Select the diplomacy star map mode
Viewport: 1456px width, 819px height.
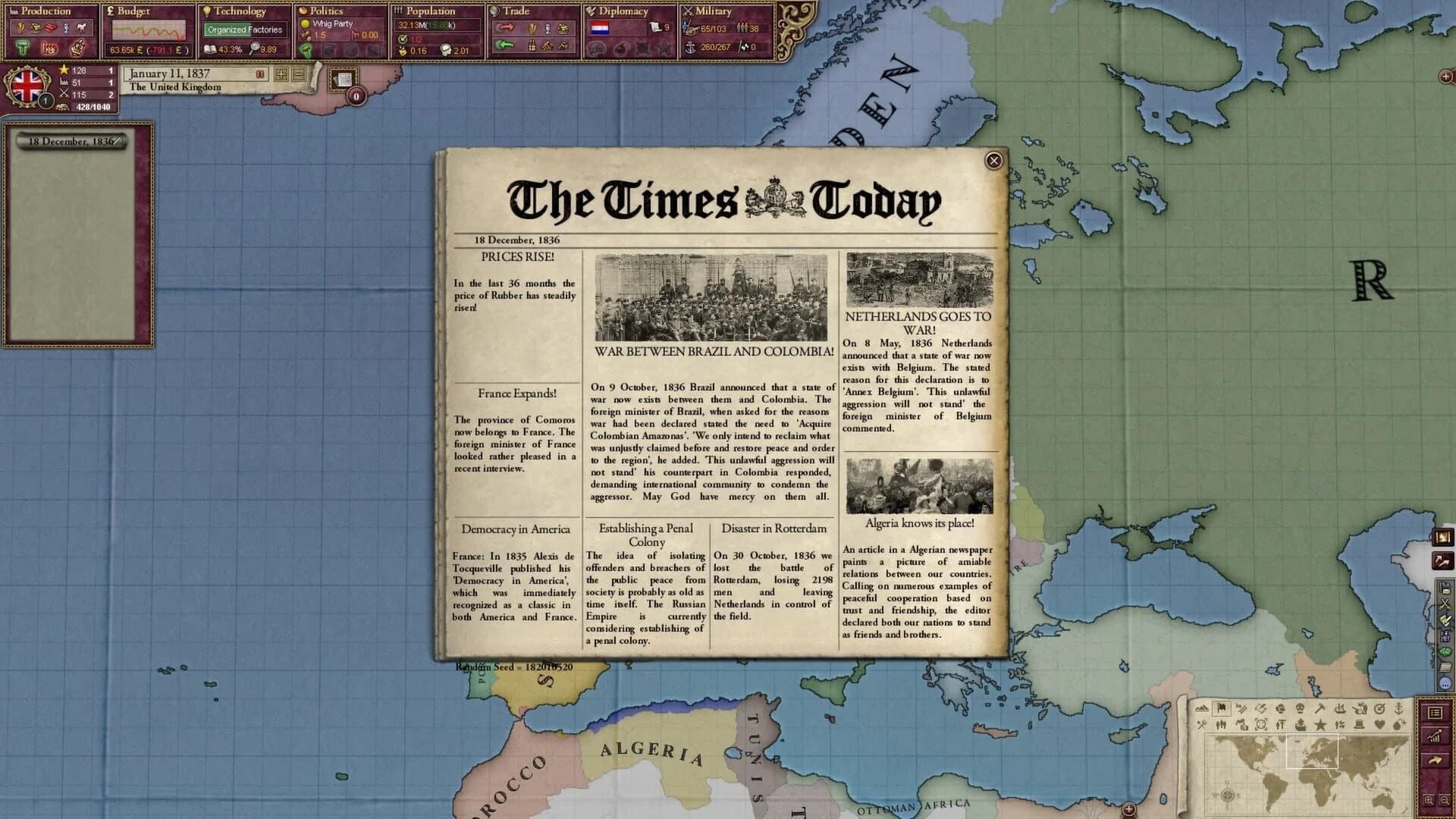(1321, 726)
